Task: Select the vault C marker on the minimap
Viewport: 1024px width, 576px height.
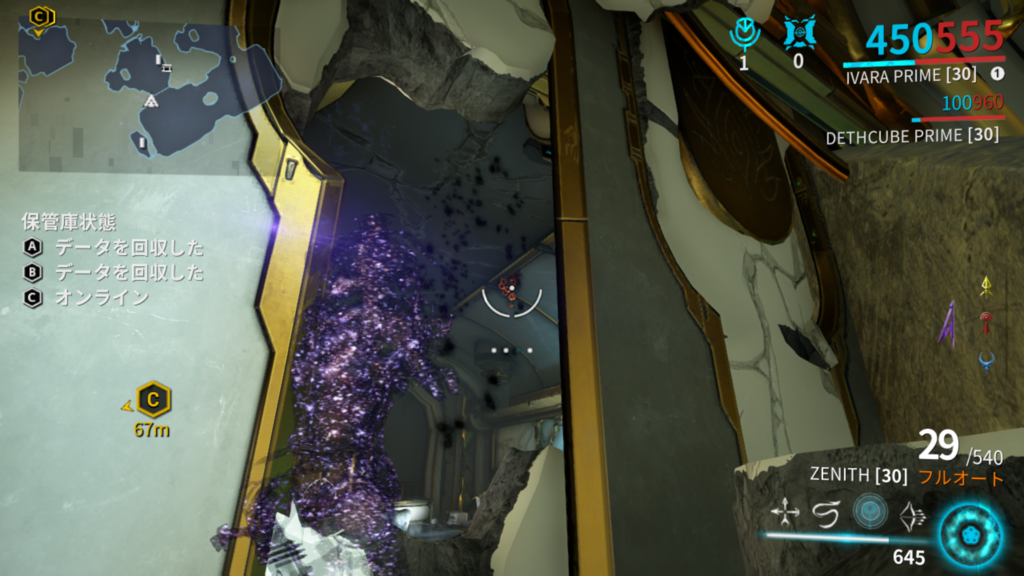Action: [40, 16]
